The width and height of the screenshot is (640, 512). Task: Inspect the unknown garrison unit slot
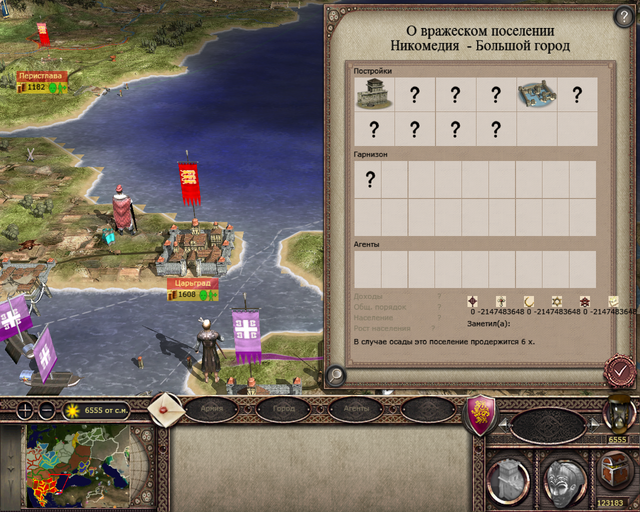[369, 180]
